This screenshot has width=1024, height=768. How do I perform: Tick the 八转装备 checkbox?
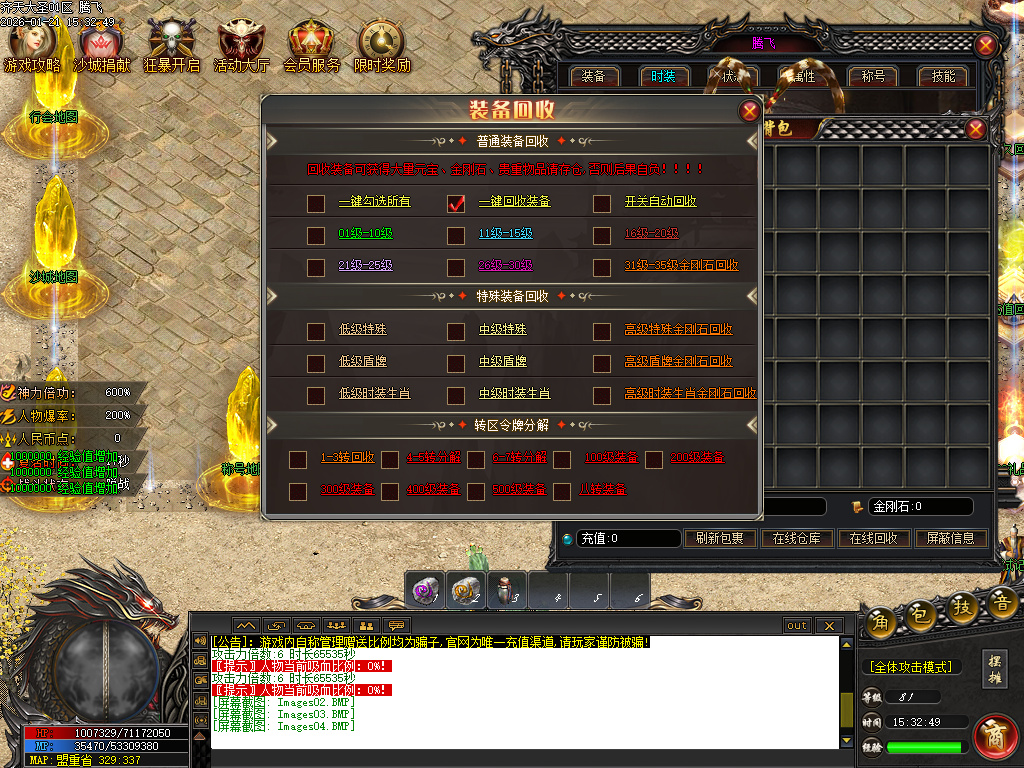[562, 491]
